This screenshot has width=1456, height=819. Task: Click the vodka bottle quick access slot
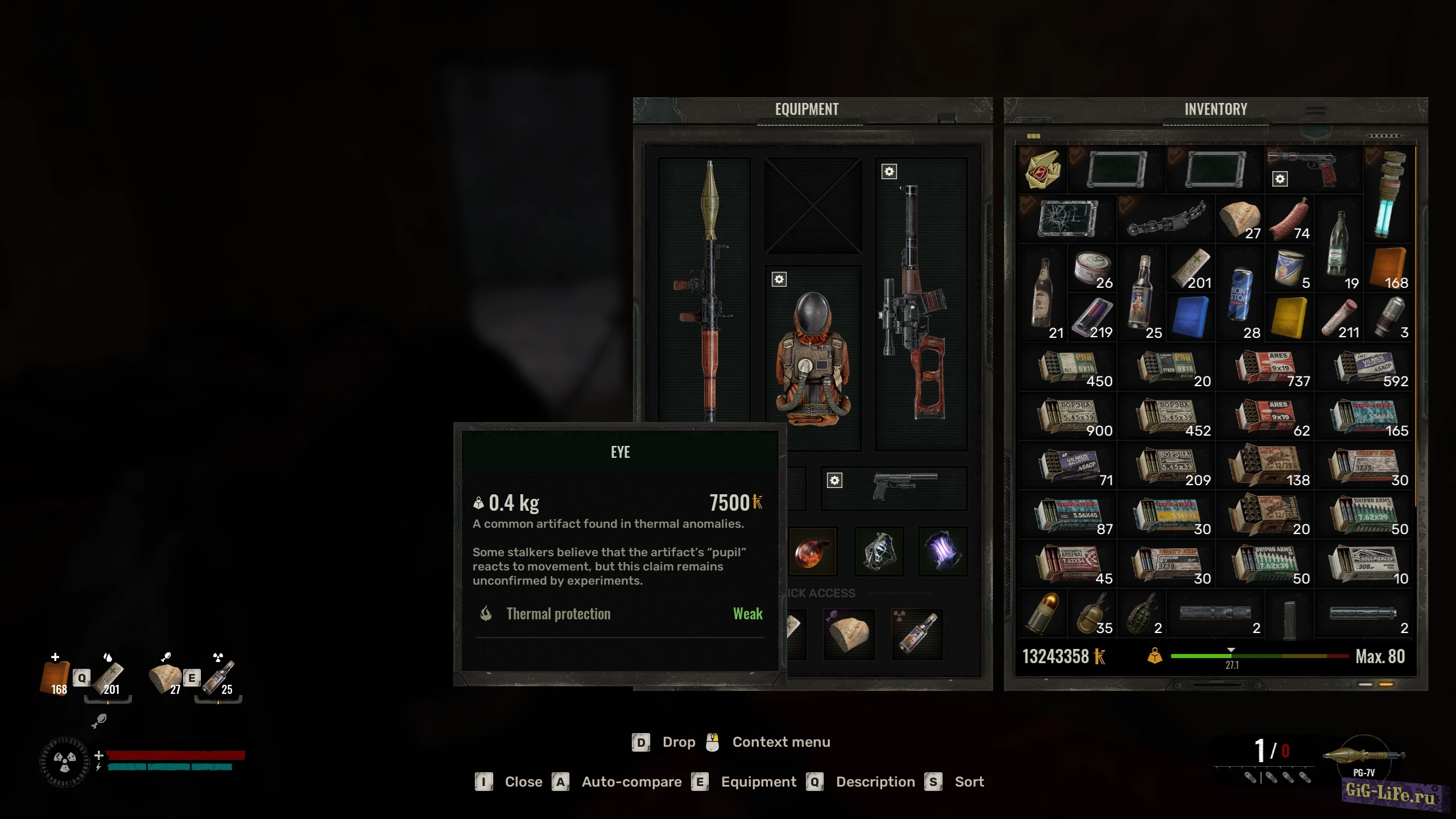(917, 634)
